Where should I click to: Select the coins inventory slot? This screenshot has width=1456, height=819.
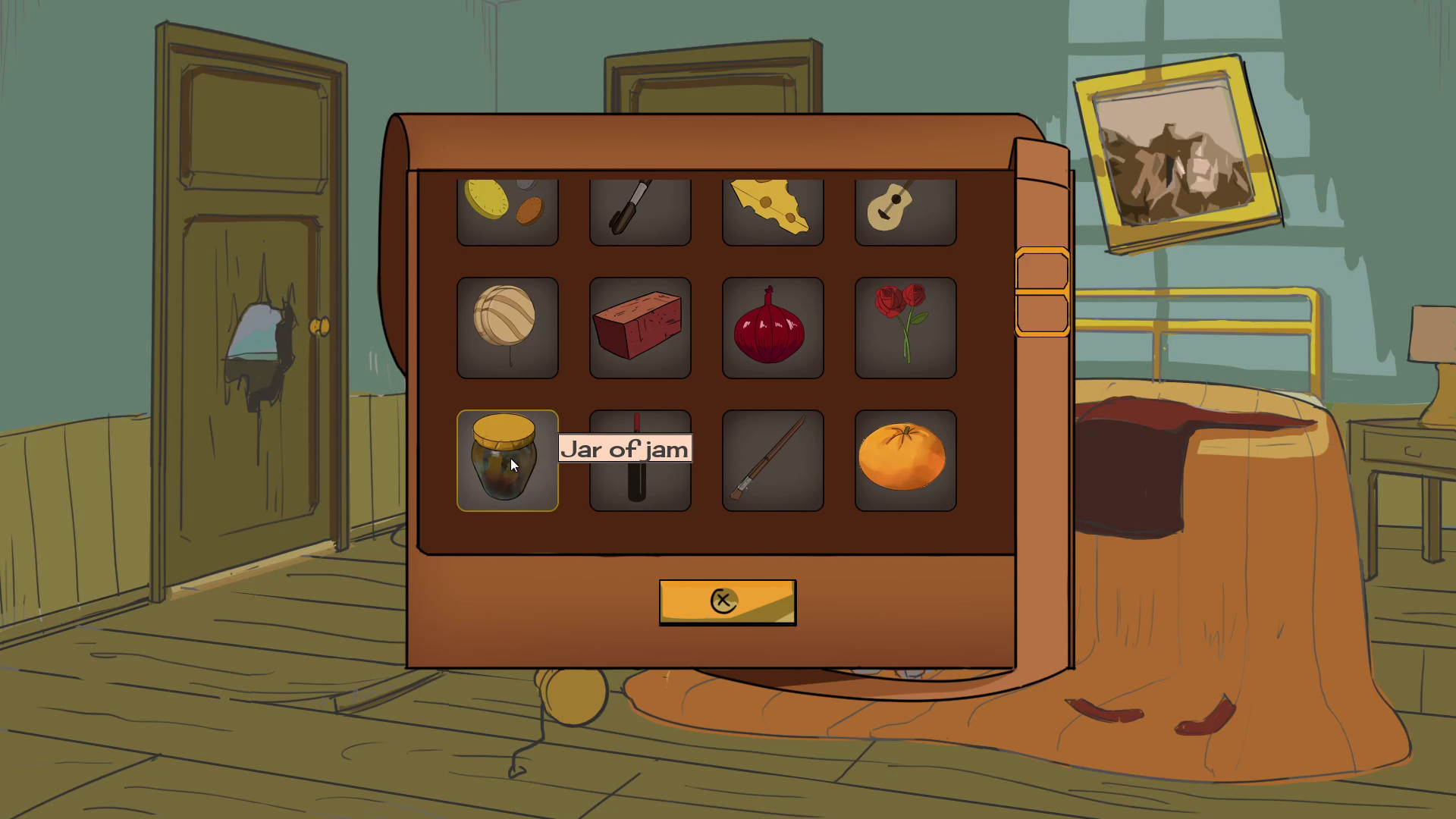[x=507, y=211]
